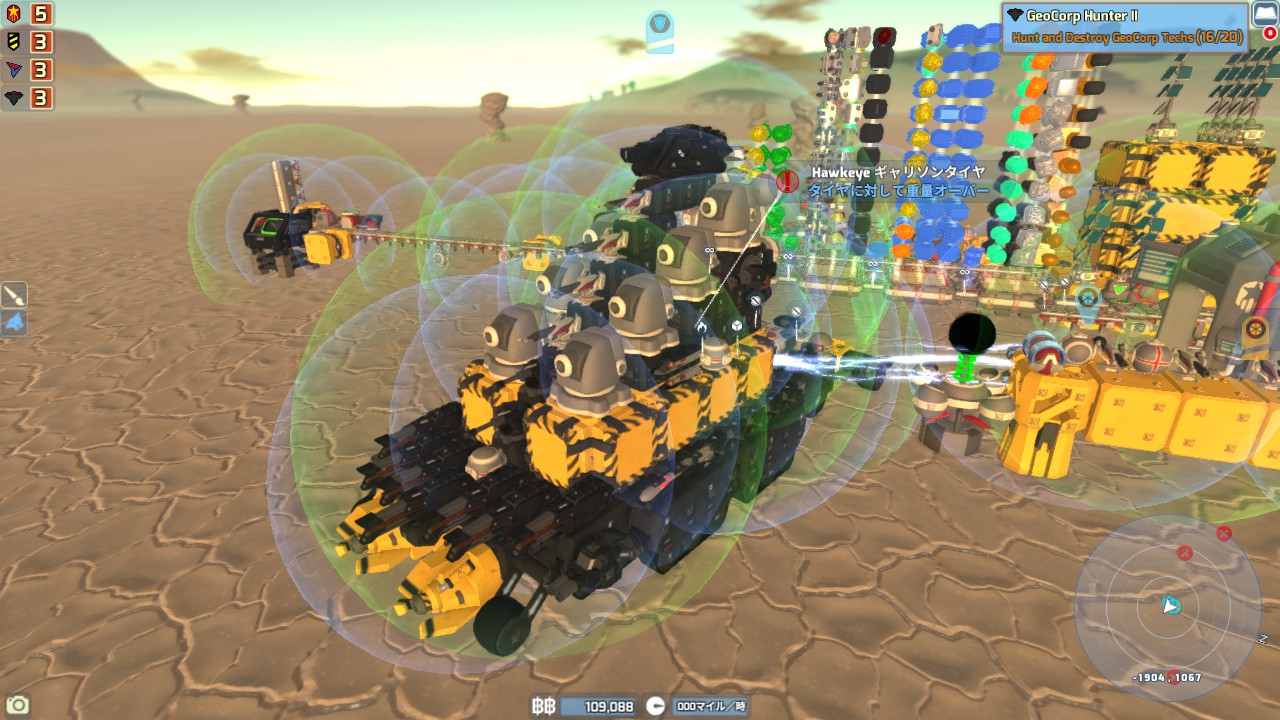The width and height of the screenshot is (1280, 720).
Task: Click the player arrow on the radar
Action: (1171, 606)
